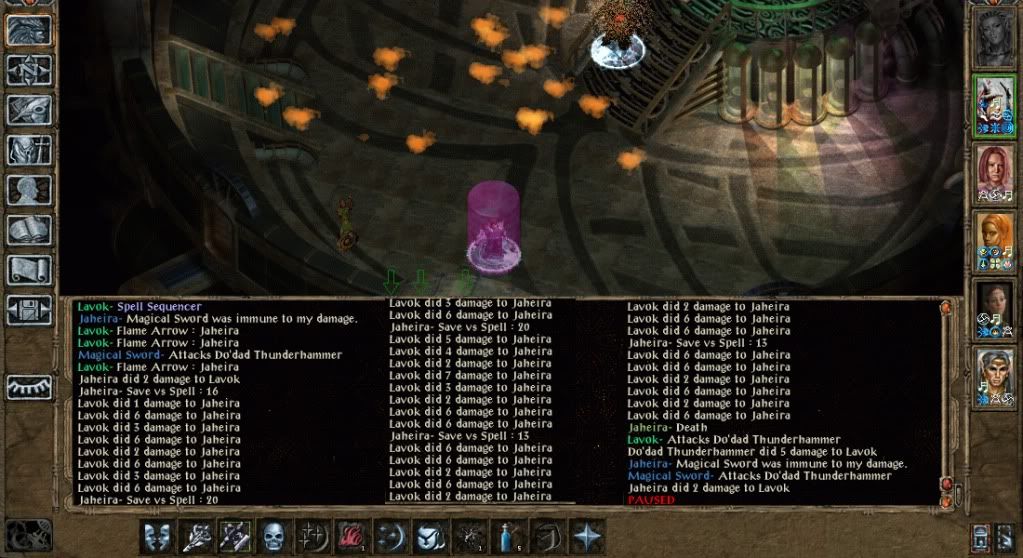Viewport: 1023px width, 558px height.
Task: Select the red-haired woman portrait
Action: click(x=994, y=173)
